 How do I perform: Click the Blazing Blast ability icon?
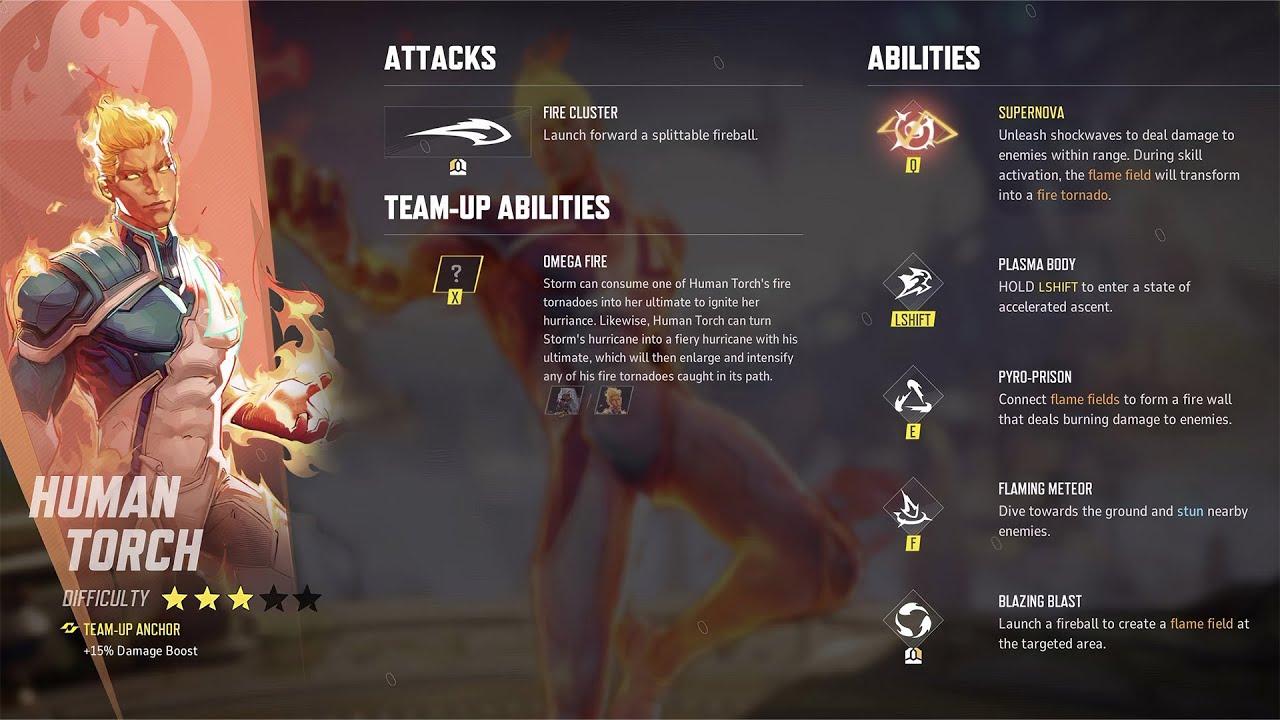click(911, 618)
